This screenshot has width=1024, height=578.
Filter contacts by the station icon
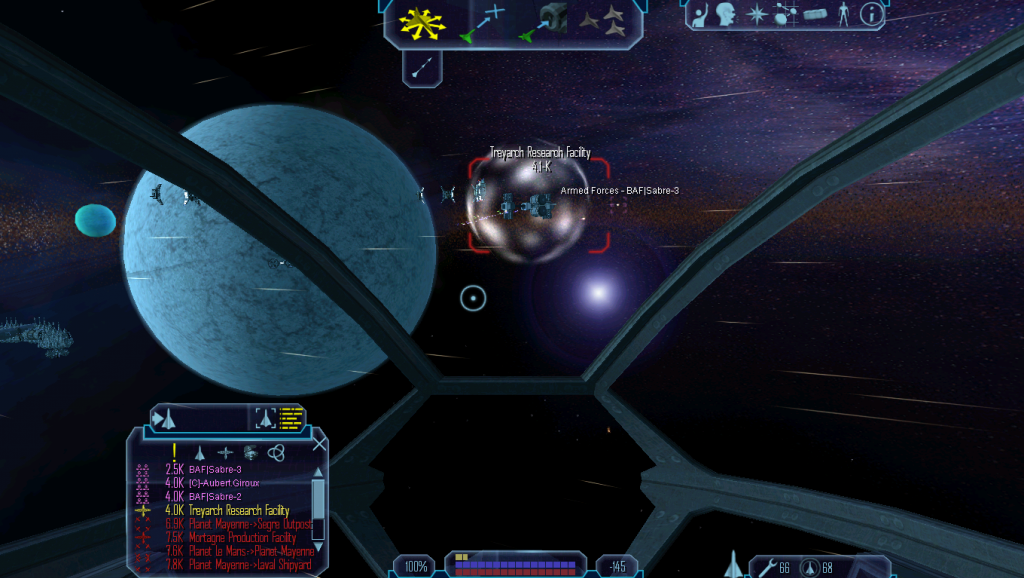(224, 452)
